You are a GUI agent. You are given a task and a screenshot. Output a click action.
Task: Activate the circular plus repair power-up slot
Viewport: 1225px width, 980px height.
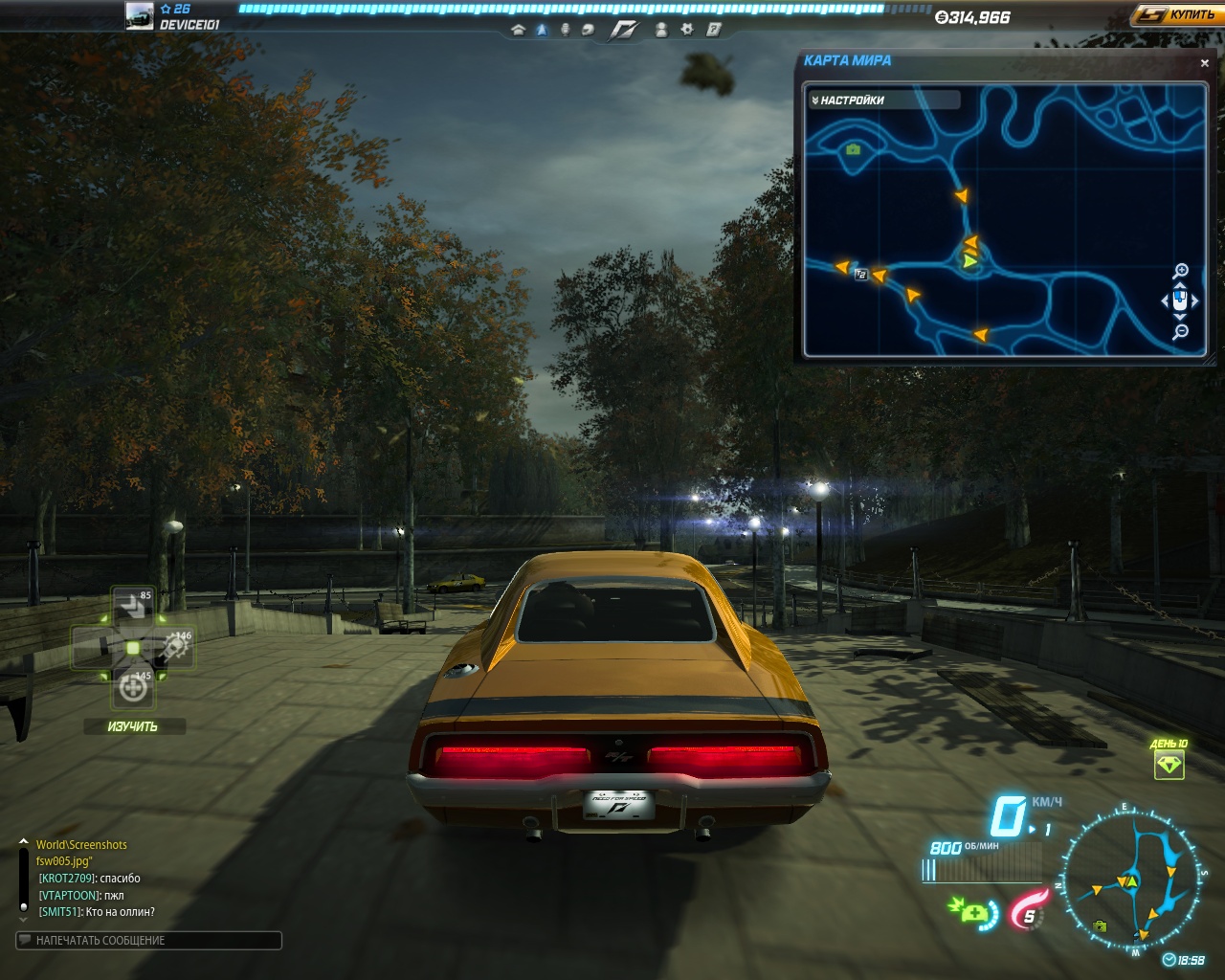tap(133, 687)
